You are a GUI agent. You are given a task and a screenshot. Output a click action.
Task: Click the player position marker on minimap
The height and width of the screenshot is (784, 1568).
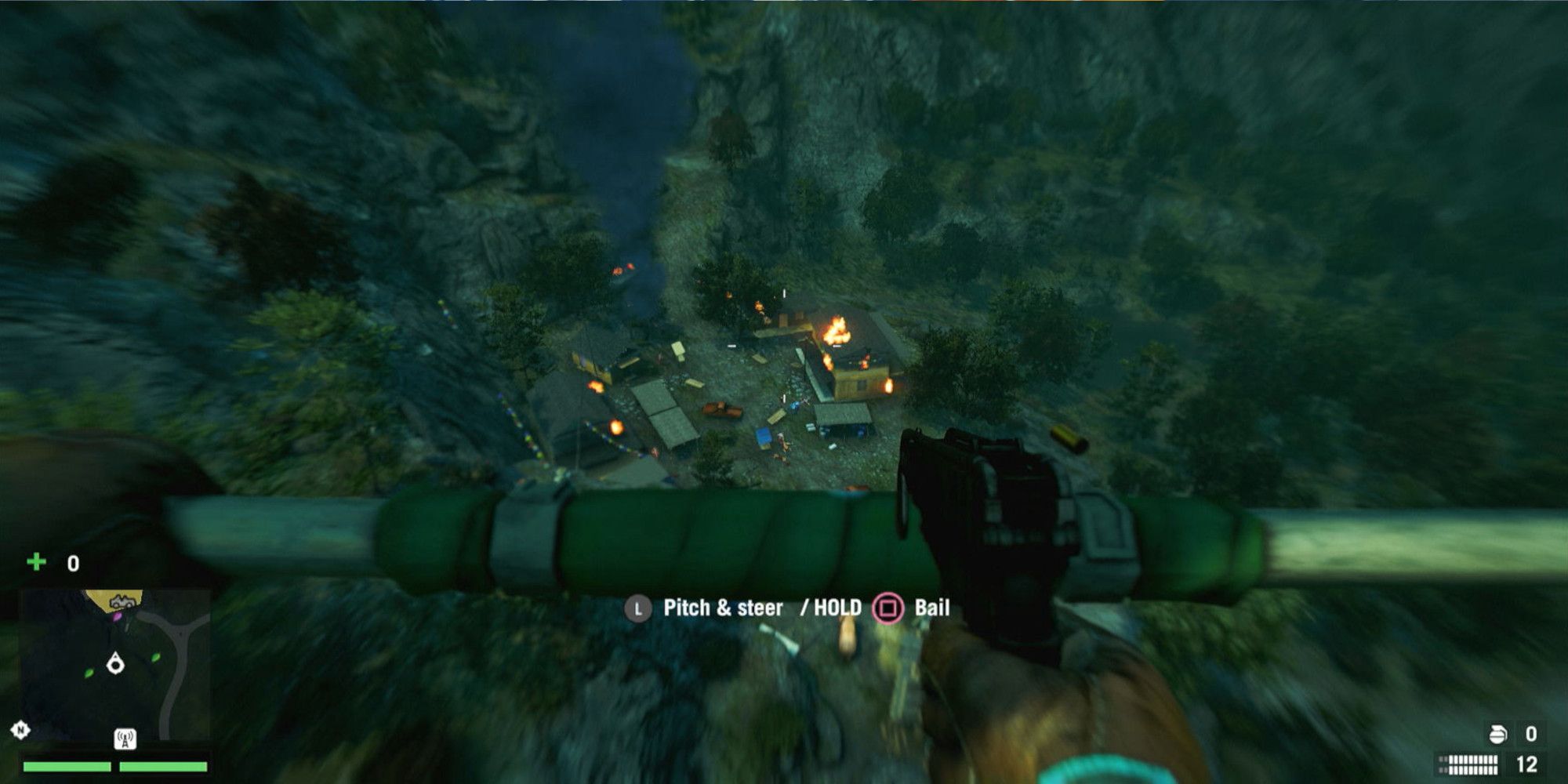(116, 664)
